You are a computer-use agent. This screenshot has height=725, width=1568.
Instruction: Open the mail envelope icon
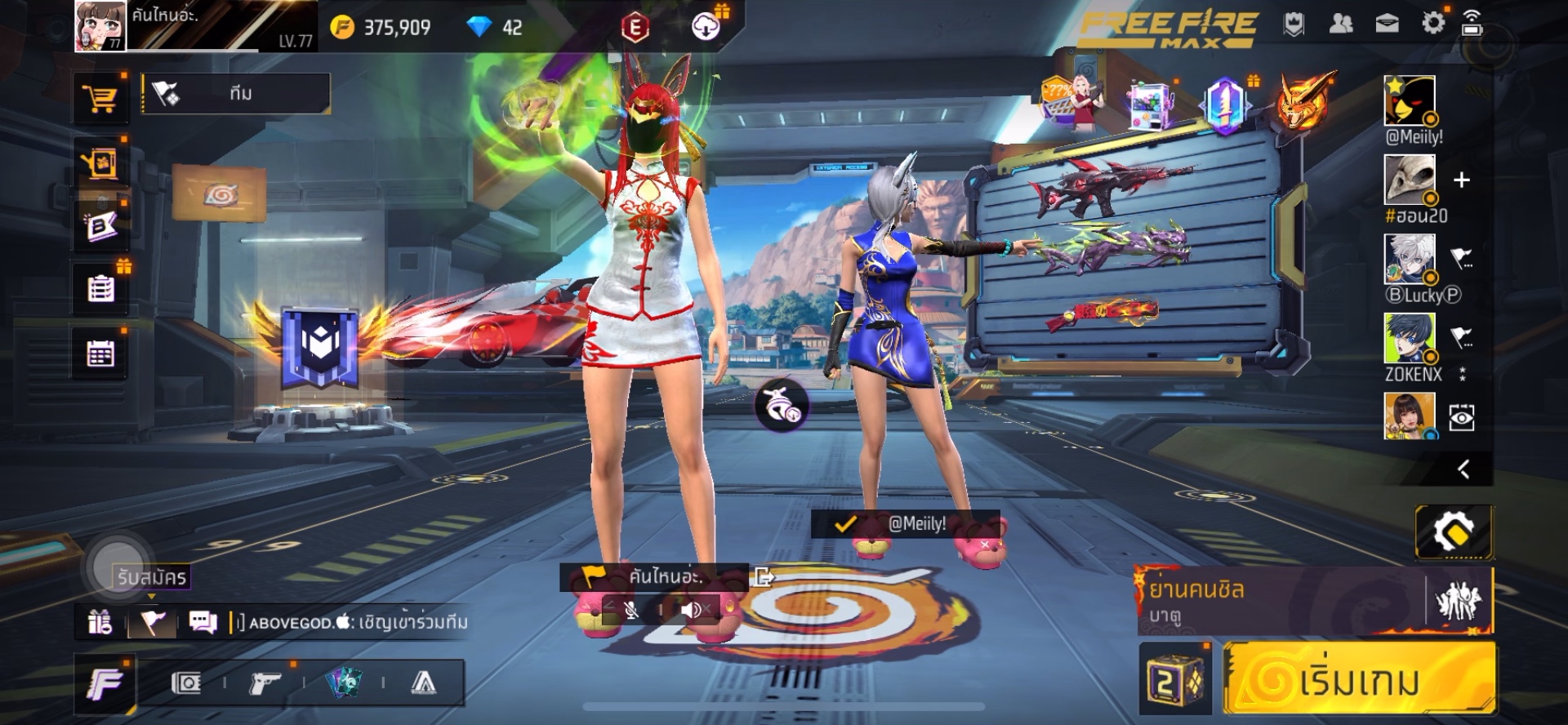(x=1387, y=24)
